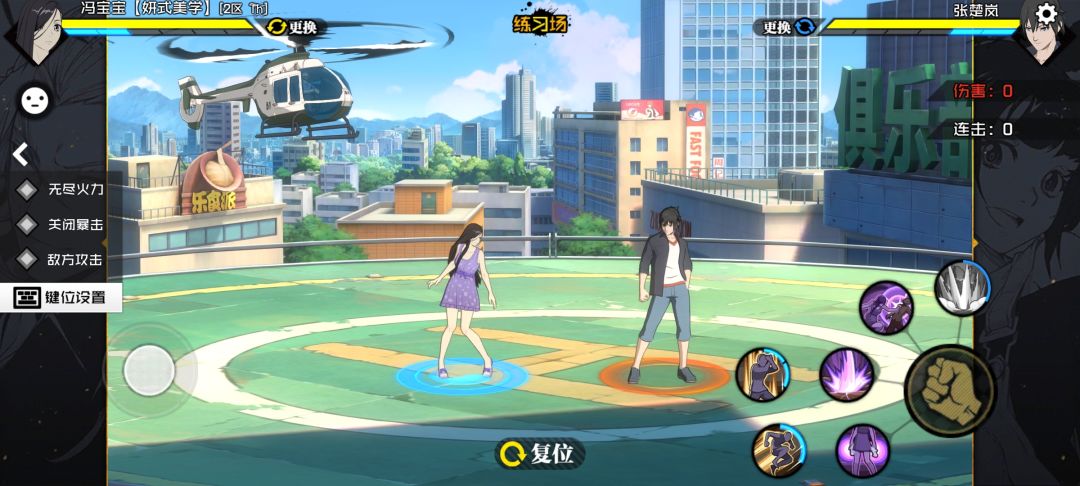The height and width of the screenshot is (486, 1080).
Task: Tap the virtual movement joystick
Action: pos(150,371)
